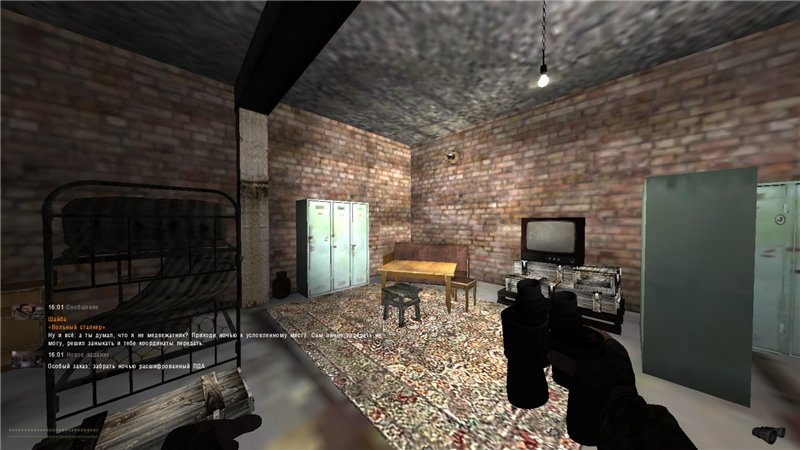Click the binoculars weapon icon

[767, 431]
